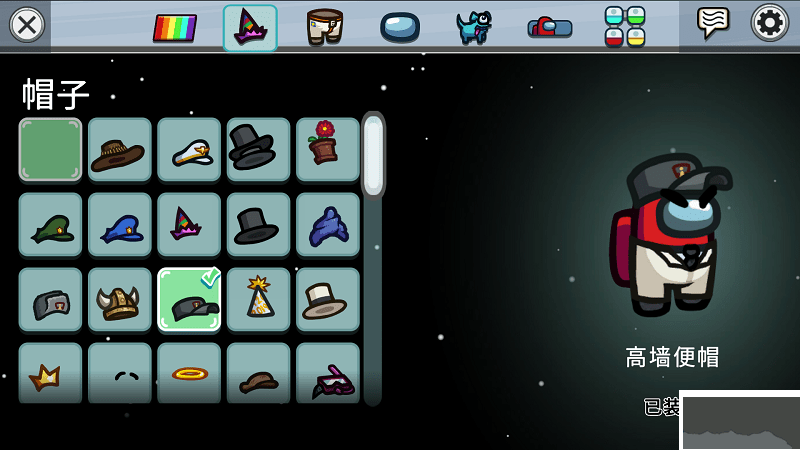The width and height of the screenshot is (800, 450).
Task: Select the green military cap
Action: tap(50, 225)
